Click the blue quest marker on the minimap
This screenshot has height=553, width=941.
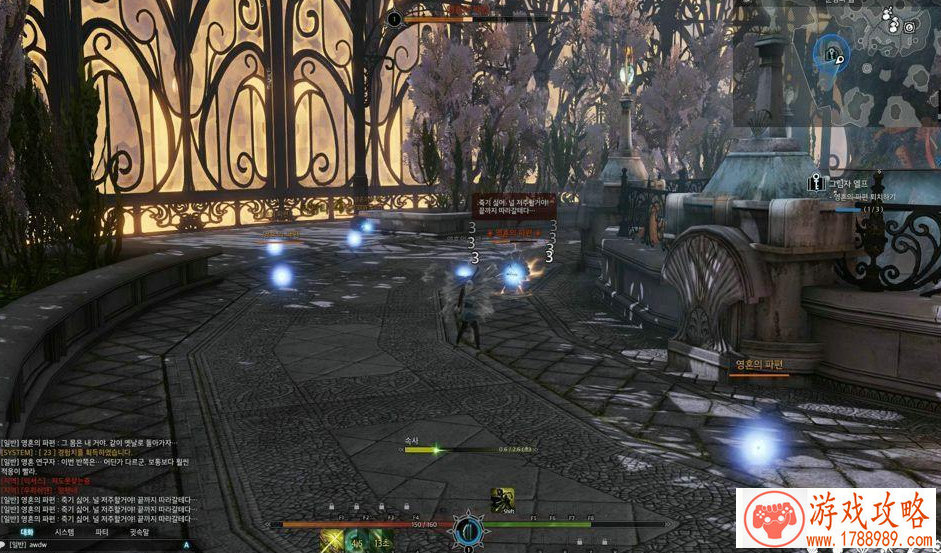[830, 52]
